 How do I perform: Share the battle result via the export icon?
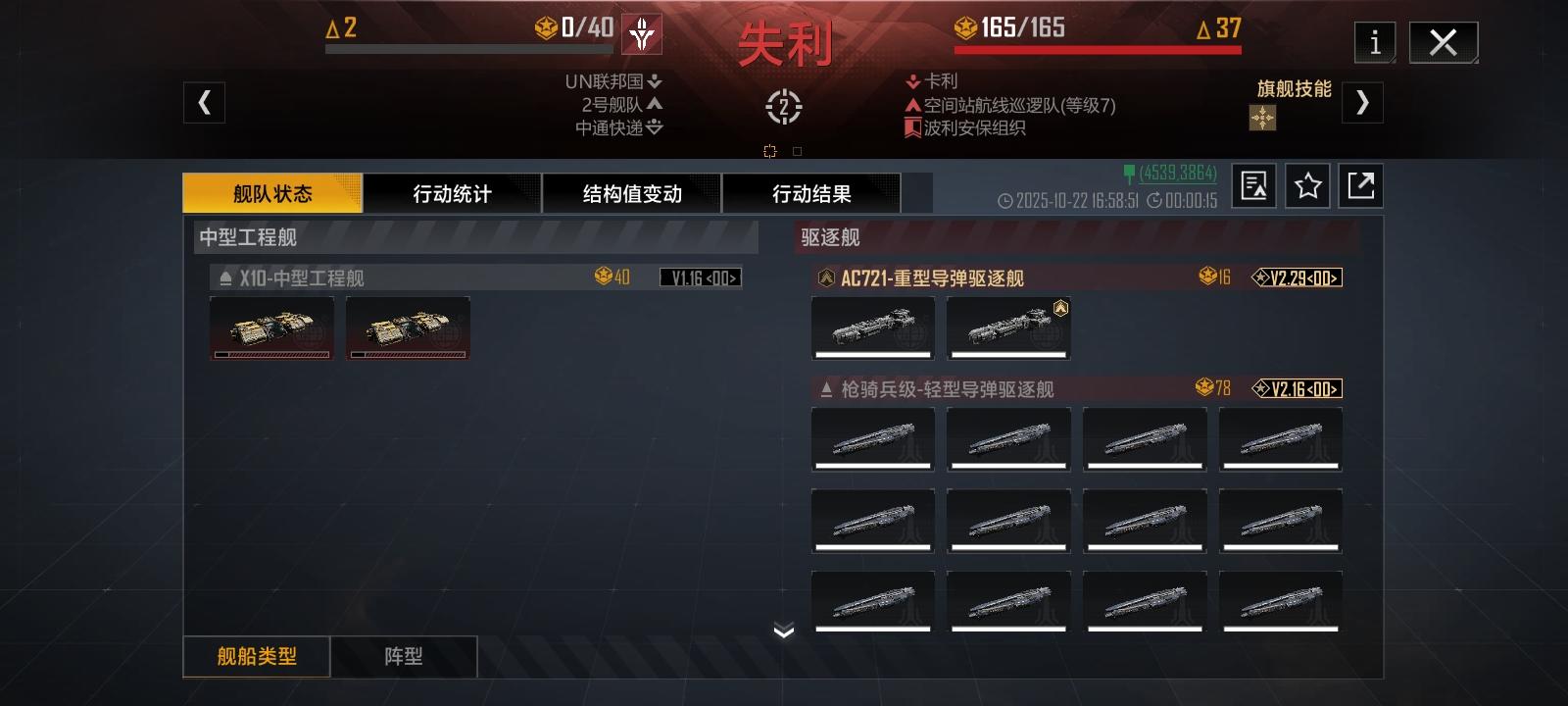[1362, 185]
